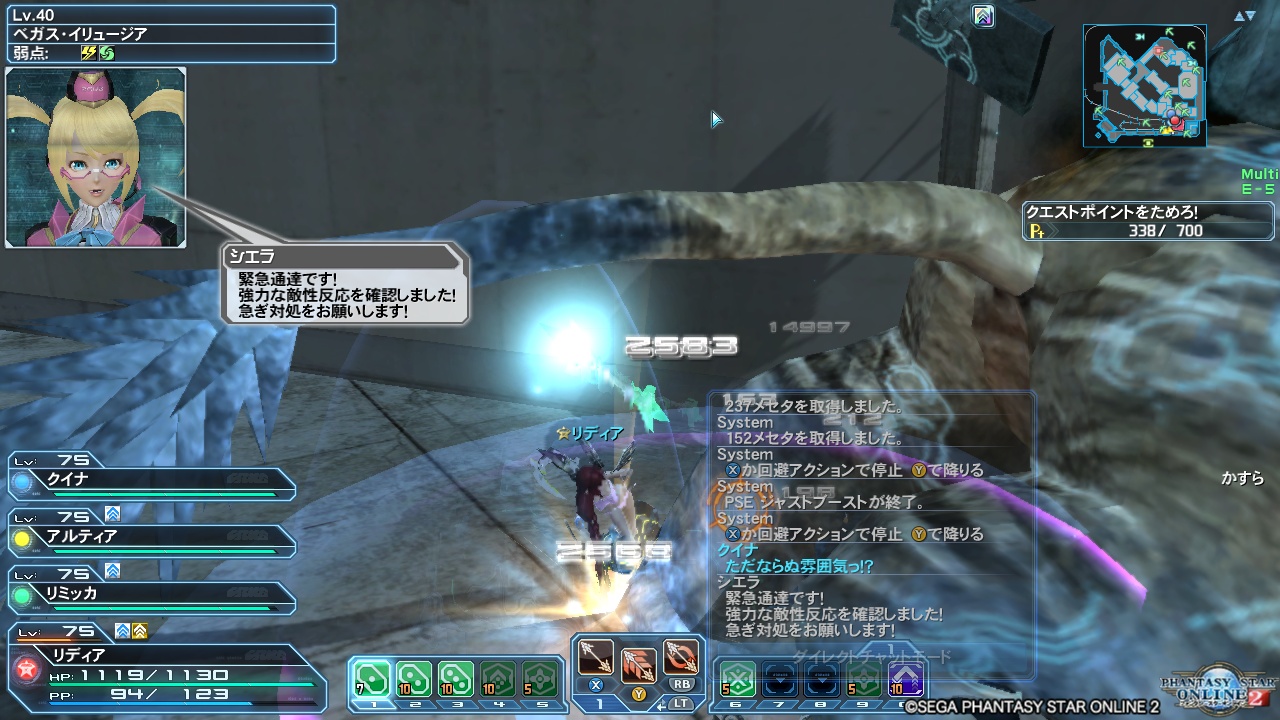Toggle the weapon palette switch arrow beside LT
The image size is (1280, 720).
point(663,705)
